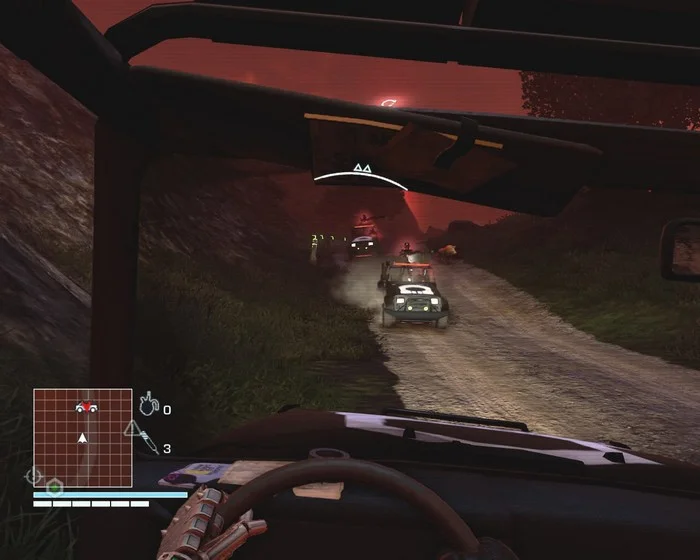Click the enemy detection arc indicator
Image resolution: width=700 pixels, height=560 pixels.
tap(360, 179)
